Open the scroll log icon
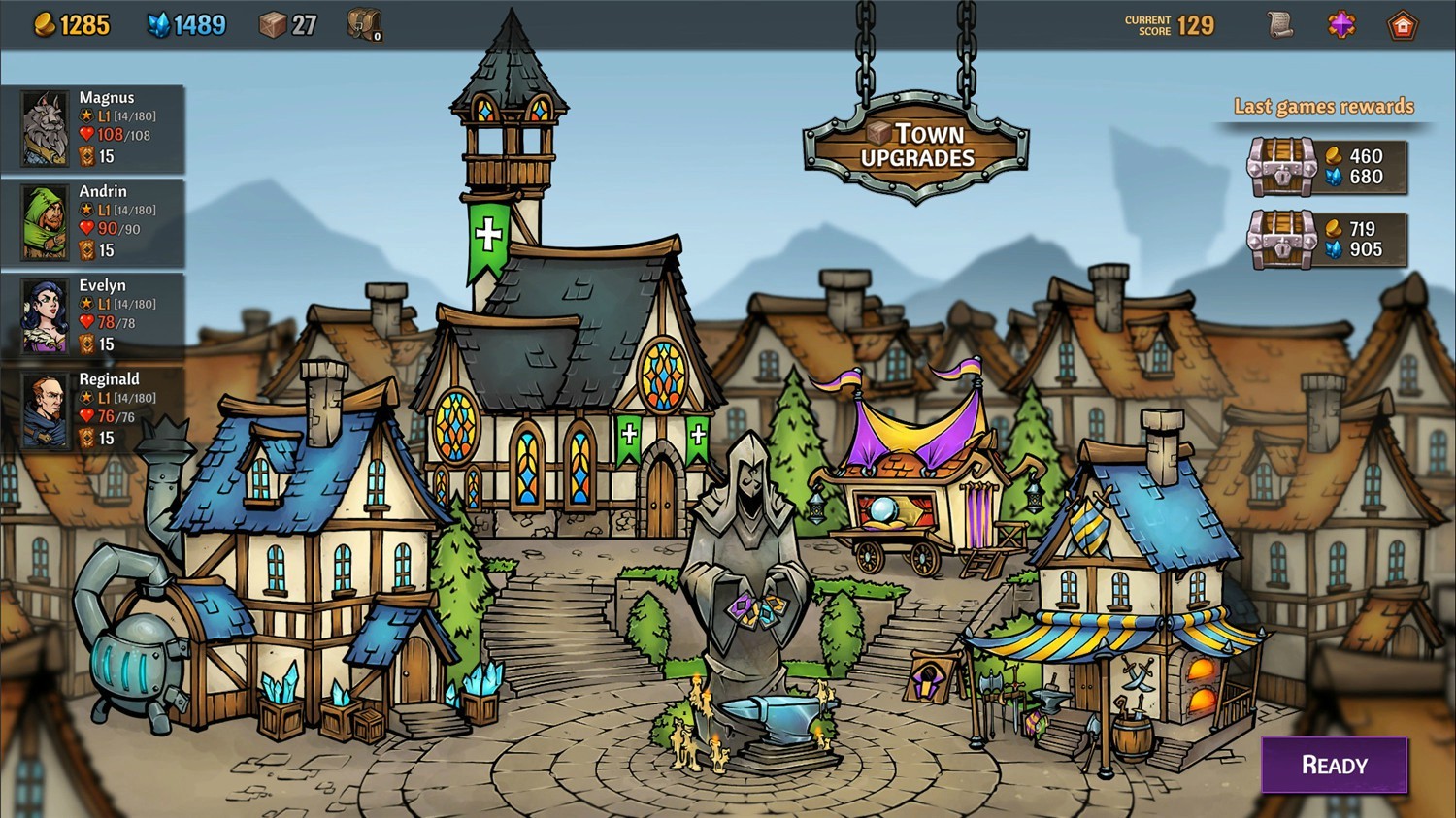Viewport: 1456px width, 818px height. tap(1281, 25)
